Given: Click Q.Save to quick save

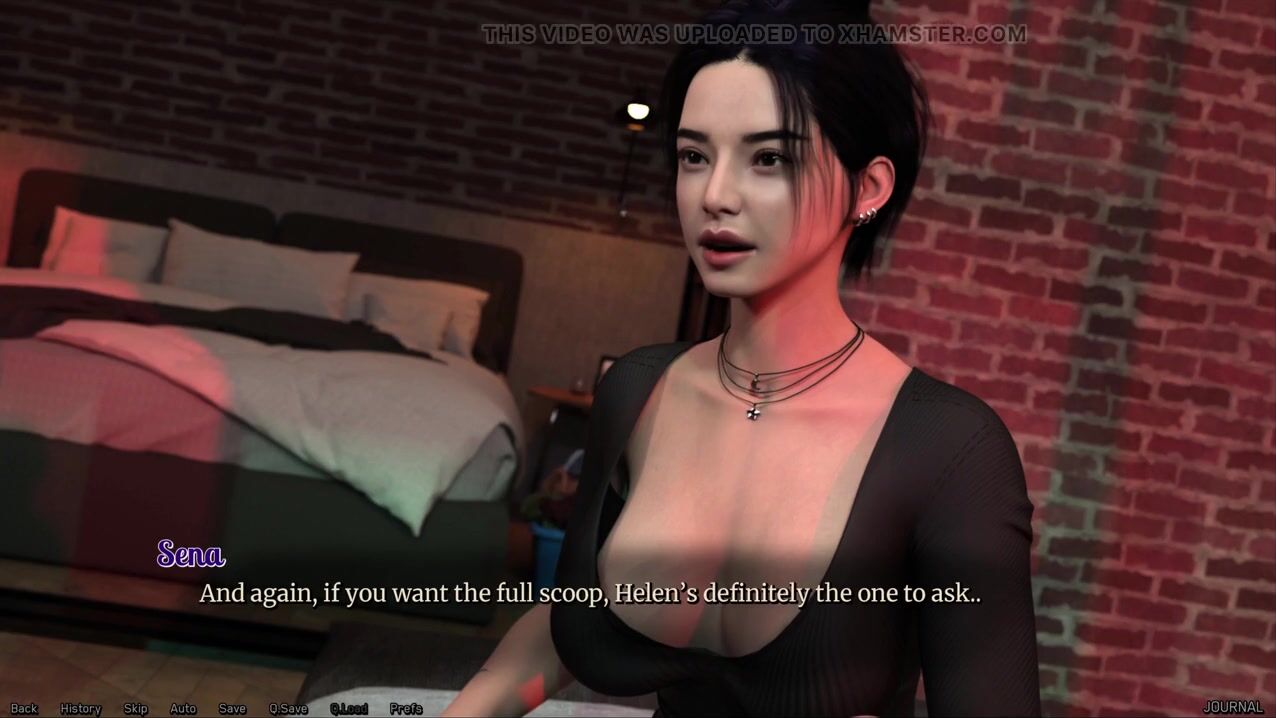Looking at the screenshot, I should click(288, 708).
